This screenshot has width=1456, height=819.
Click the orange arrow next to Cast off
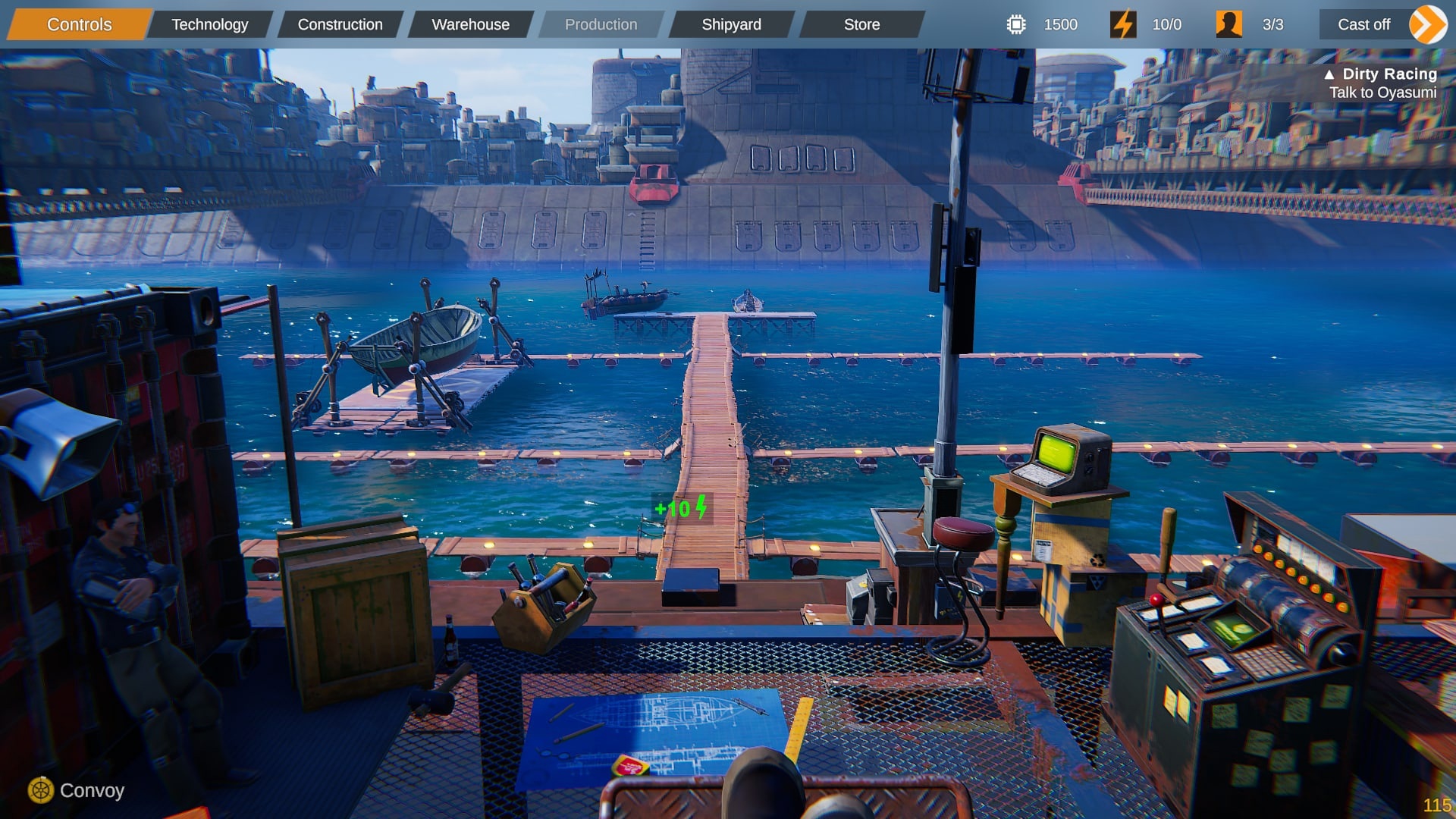[x=1428, y=24]
